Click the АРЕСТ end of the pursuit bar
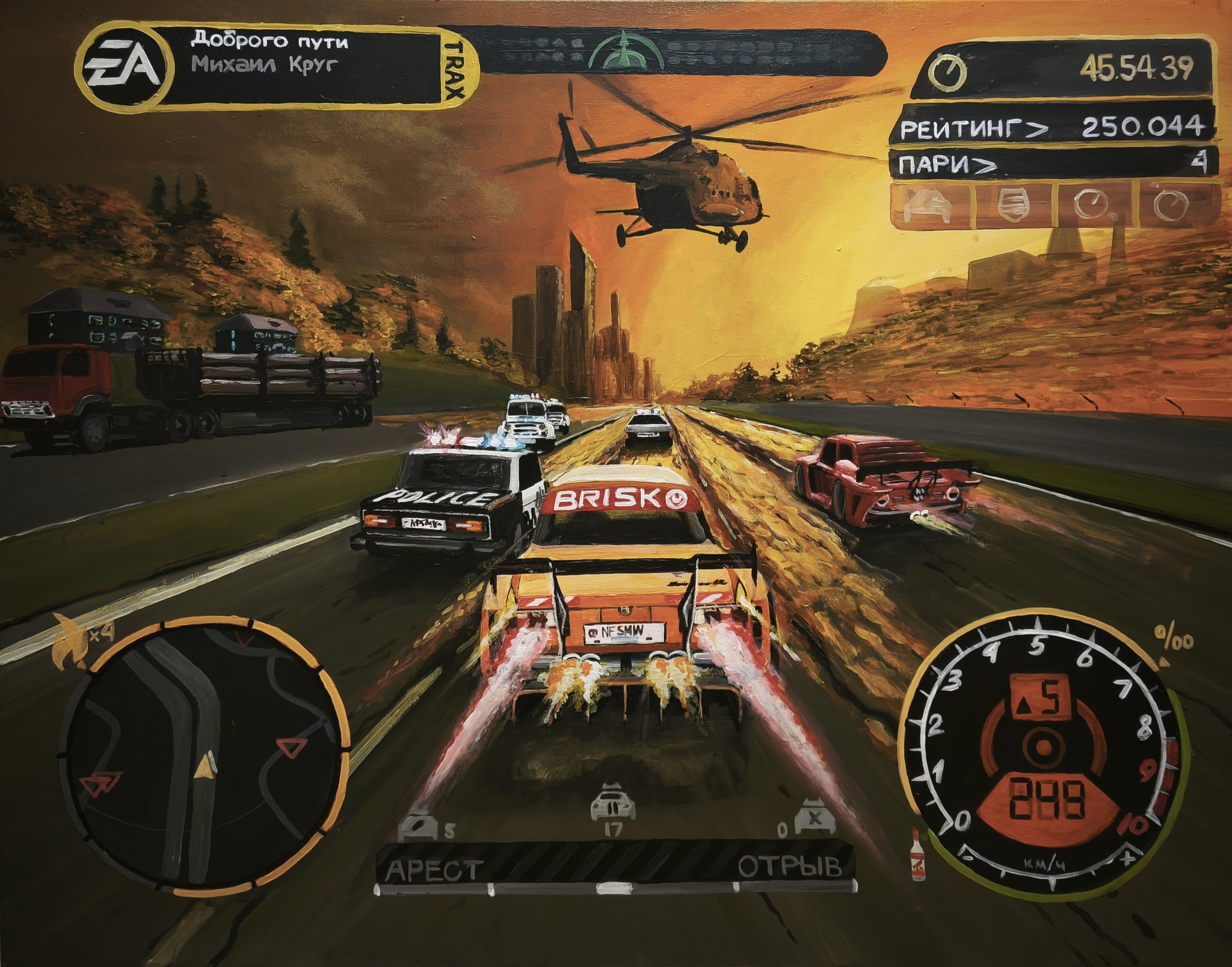The width and height of the screenshot is (1232, 967). [433, 870]
